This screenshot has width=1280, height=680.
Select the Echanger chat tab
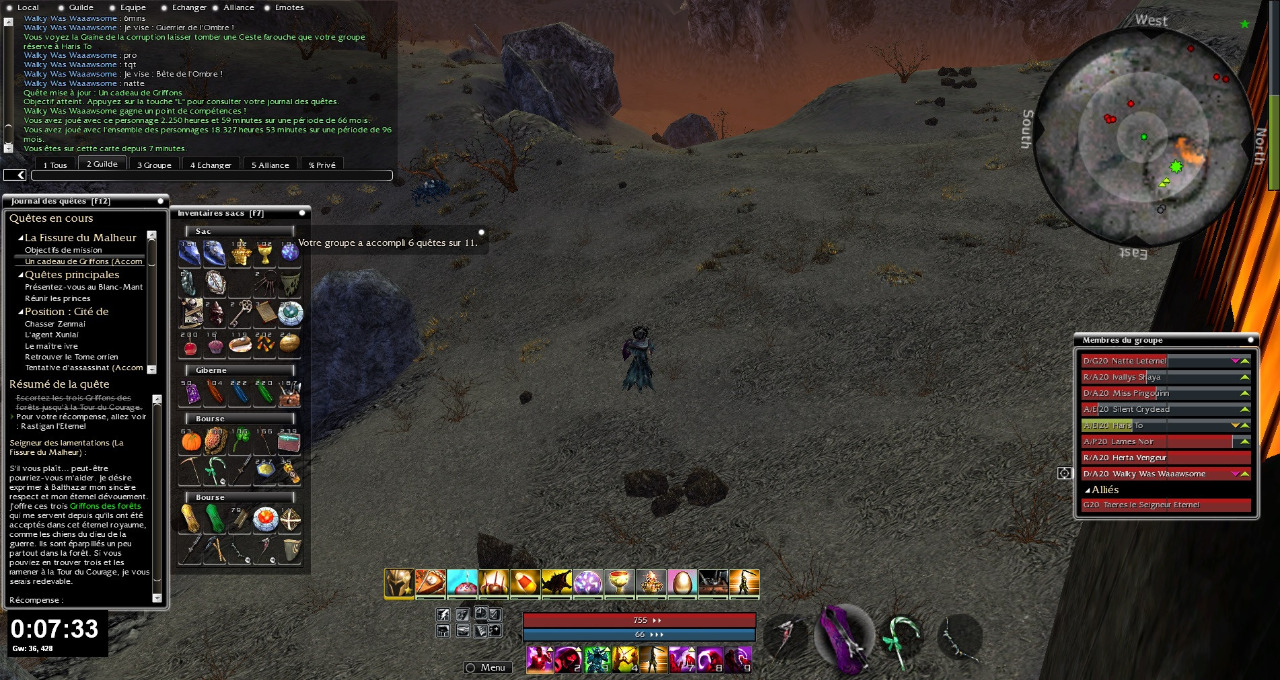coord(211,164)
